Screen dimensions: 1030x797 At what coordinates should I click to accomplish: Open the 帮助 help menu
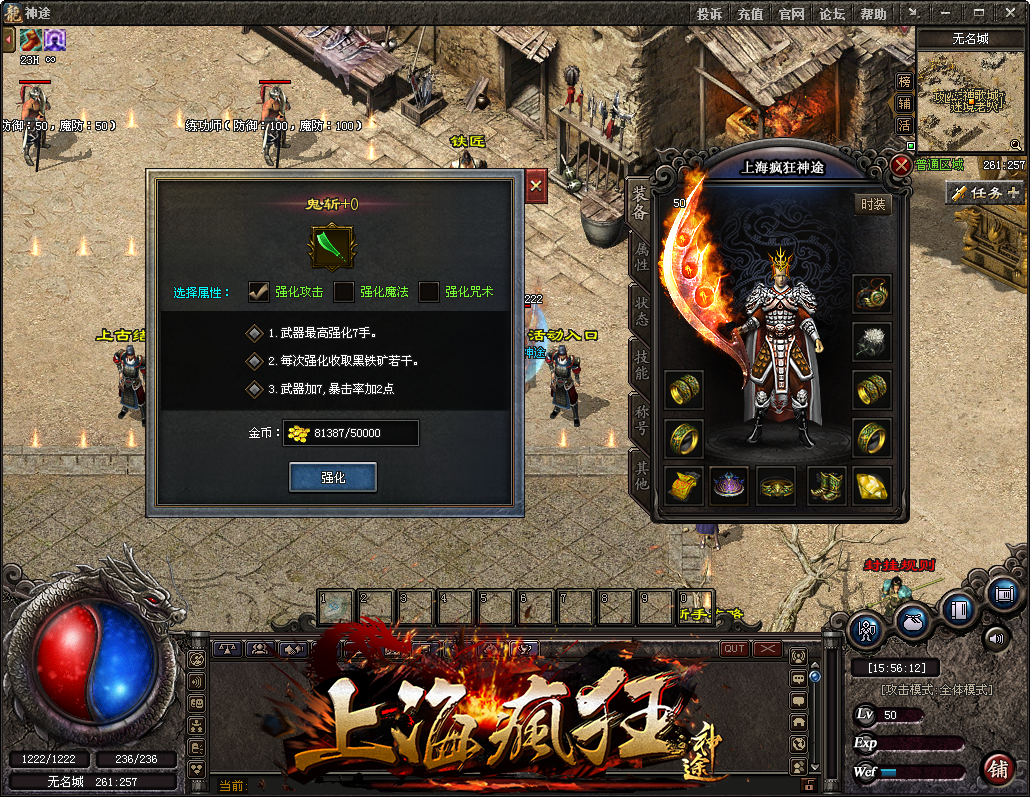873,14
